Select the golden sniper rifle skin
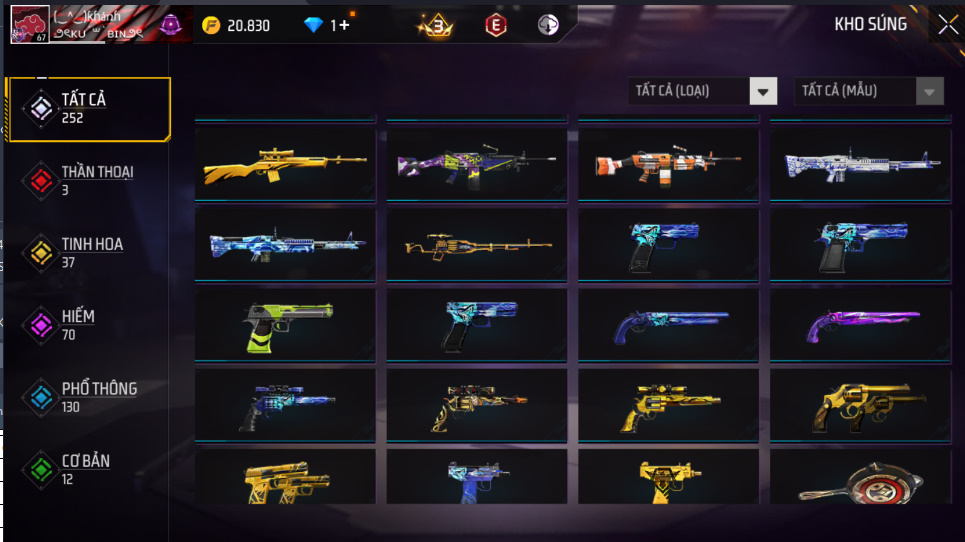This screenshot has width=965, height=542. pyautogui.click(x=285, y=163)
